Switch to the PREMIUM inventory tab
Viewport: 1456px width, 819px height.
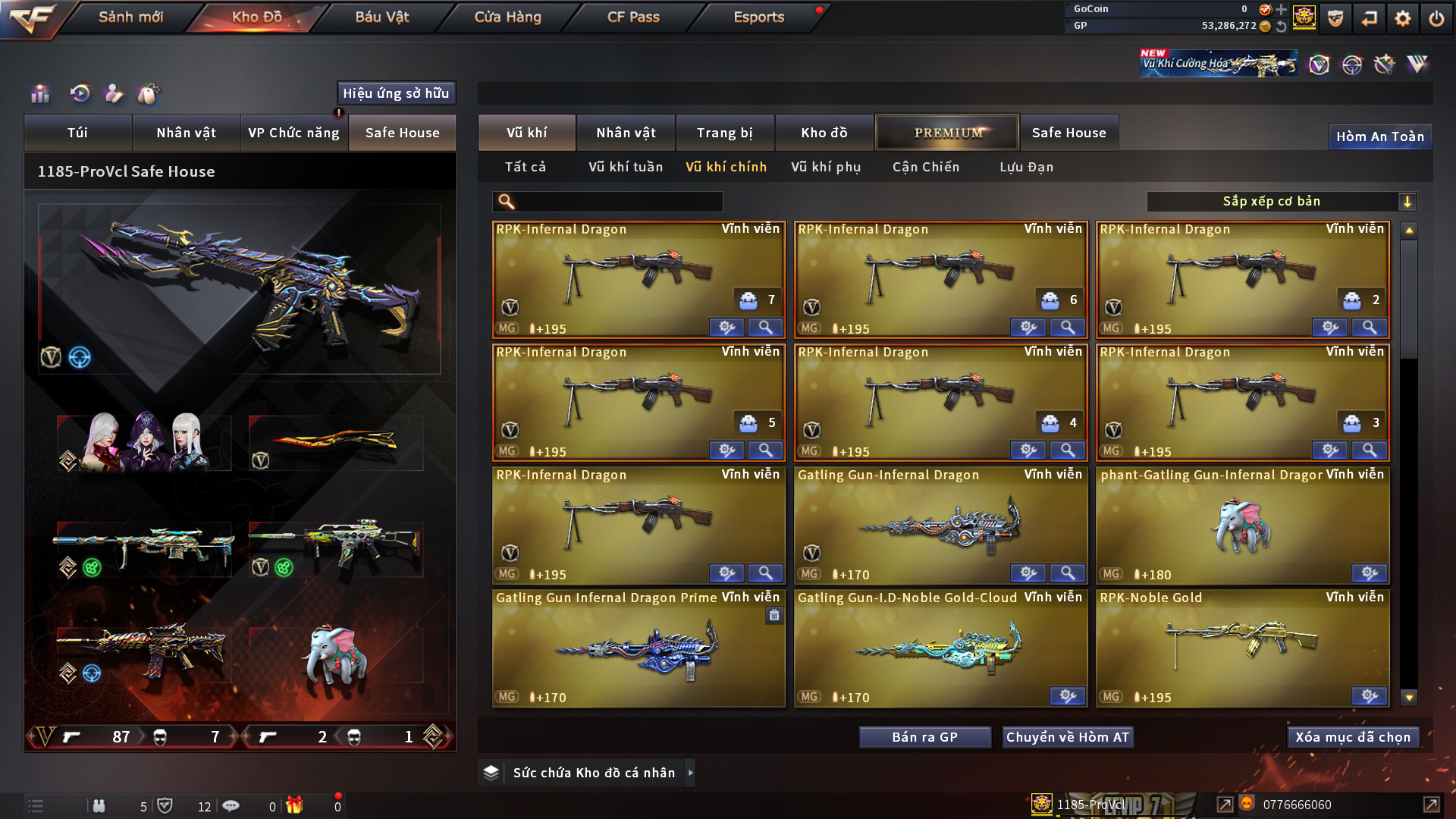pyautogui.click(x=947, y=133)
